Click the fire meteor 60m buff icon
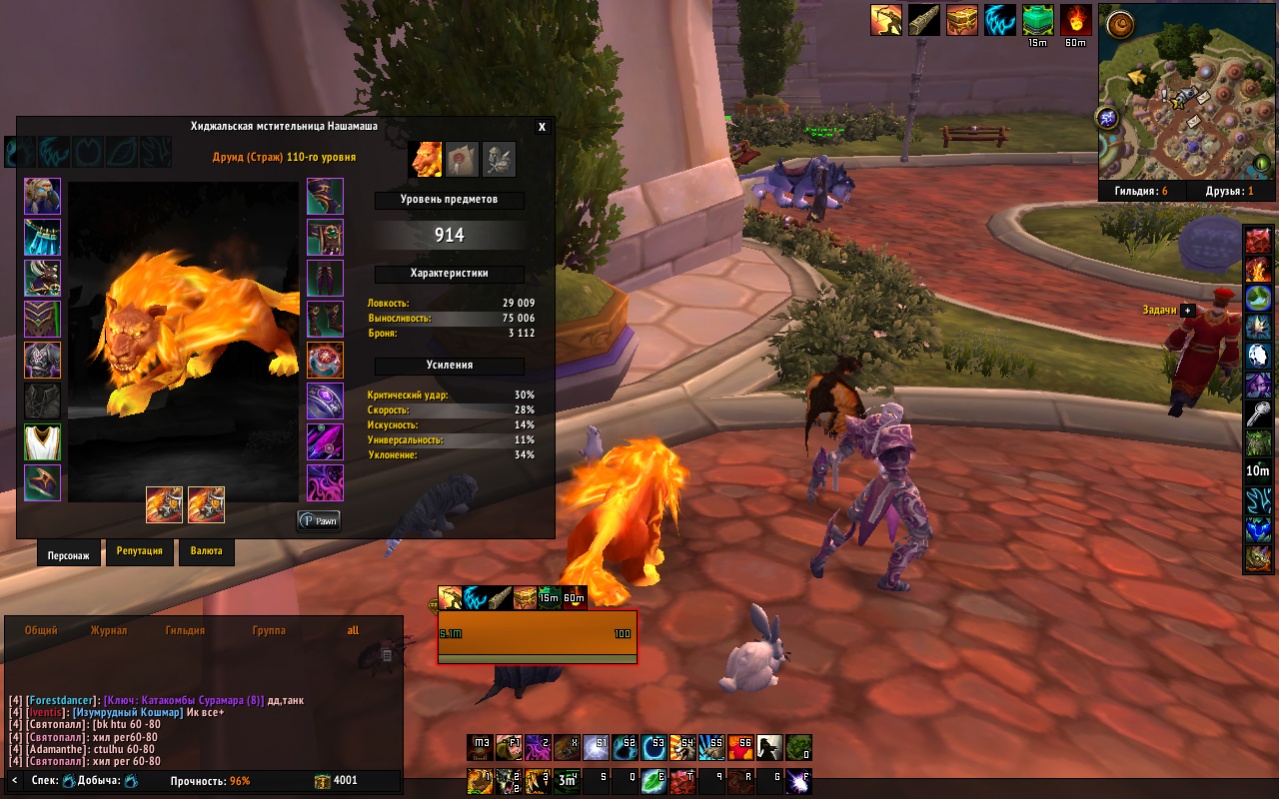1279x799 pixels. pos(1076,20)
